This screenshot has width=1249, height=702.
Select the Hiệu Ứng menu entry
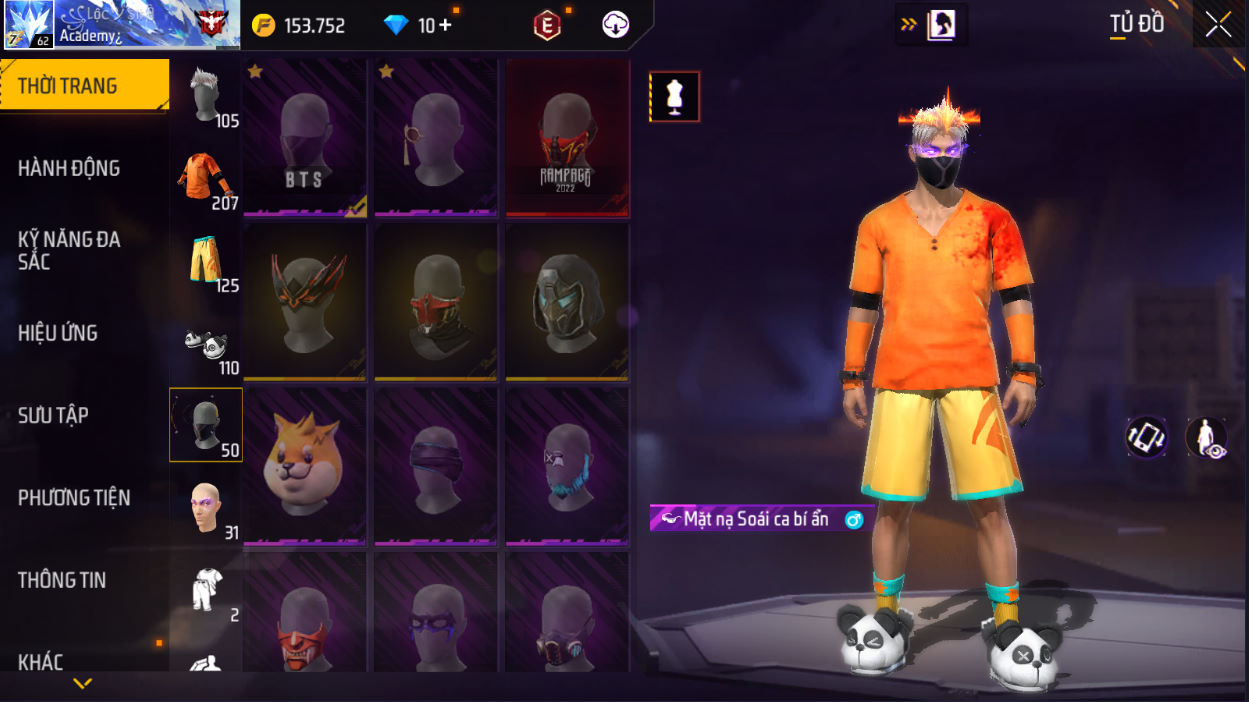[58, 333]
